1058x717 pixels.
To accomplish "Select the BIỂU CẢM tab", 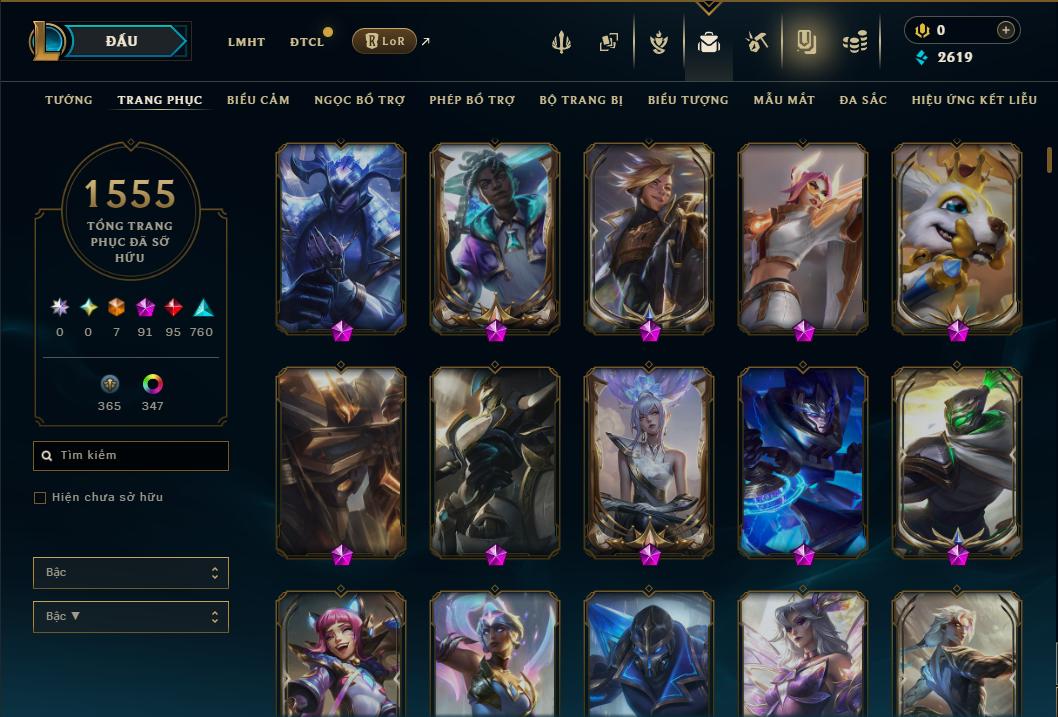I will [x=258, y=100].
